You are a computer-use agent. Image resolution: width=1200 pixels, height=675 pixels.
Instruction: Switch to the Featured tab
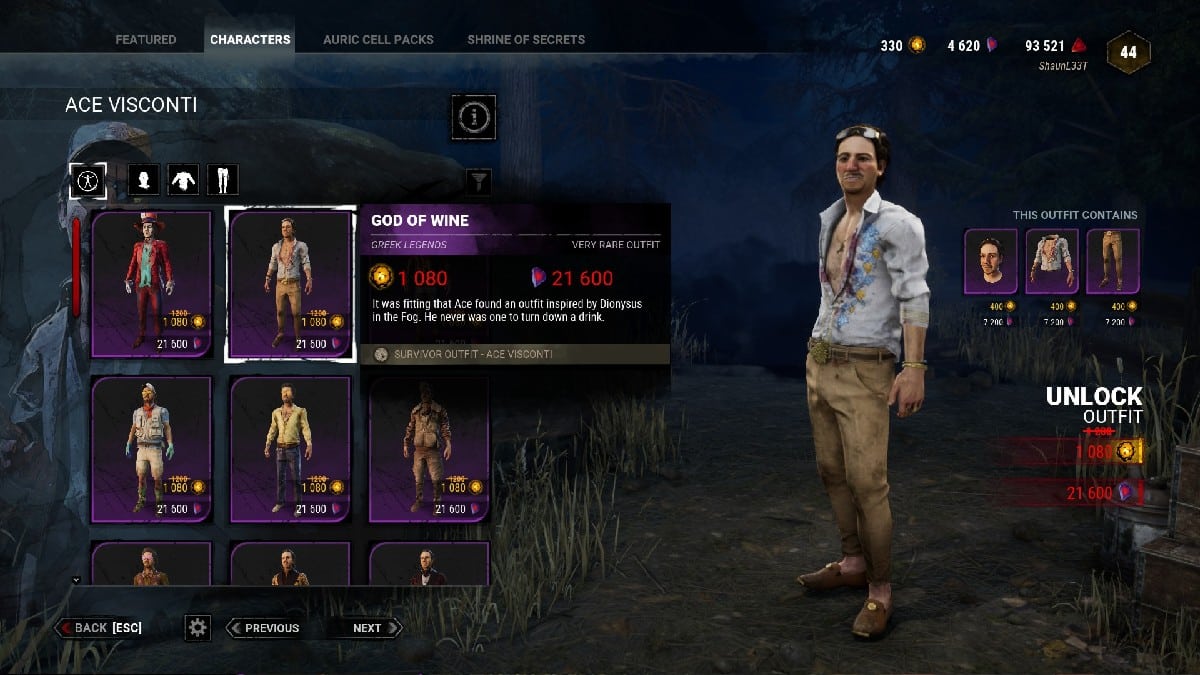[145, 40]
